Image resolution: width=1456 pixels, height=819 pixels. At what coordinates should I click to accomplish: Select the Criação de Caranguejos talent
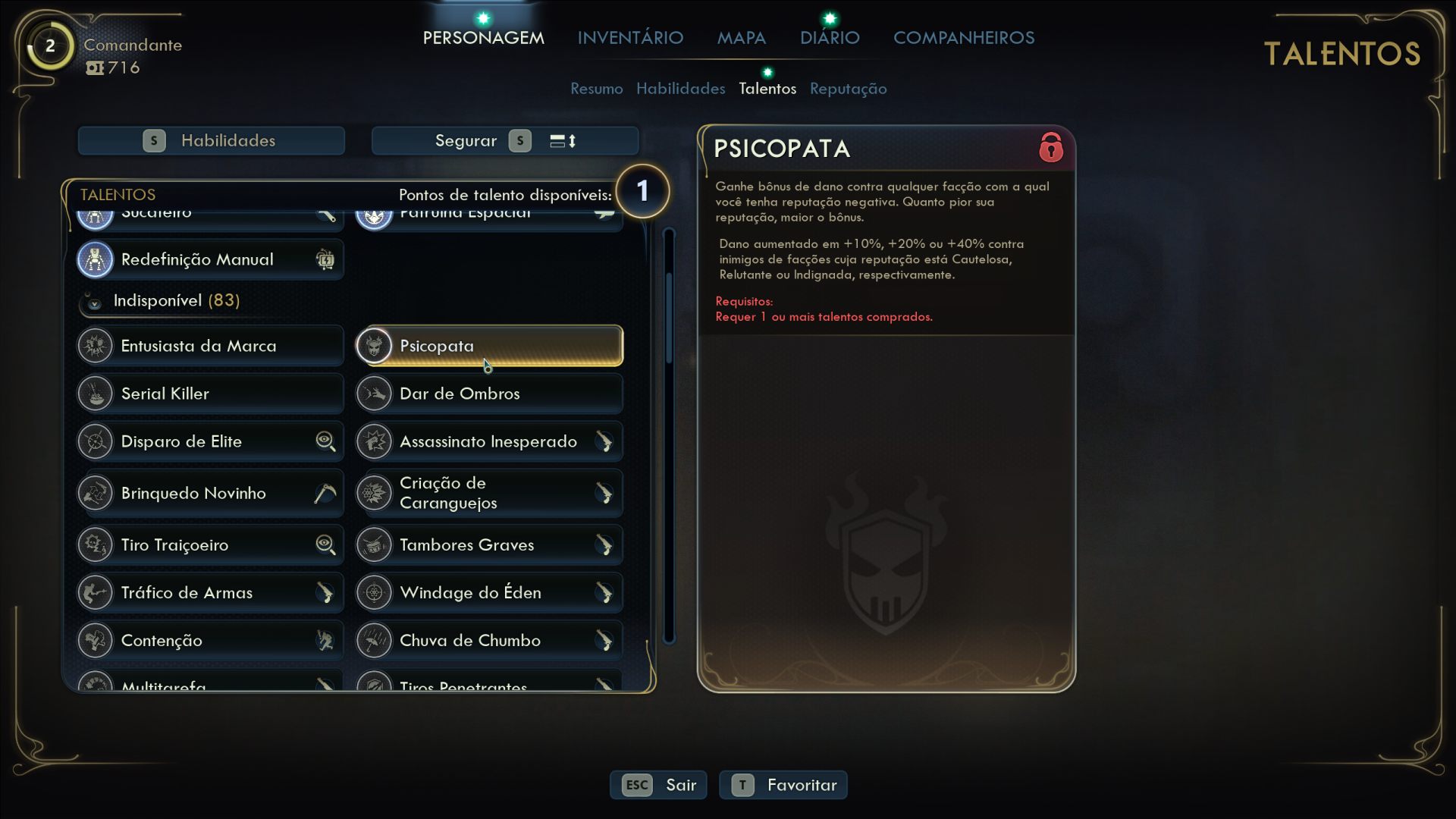pyautogui.click(x=489, y=493)
